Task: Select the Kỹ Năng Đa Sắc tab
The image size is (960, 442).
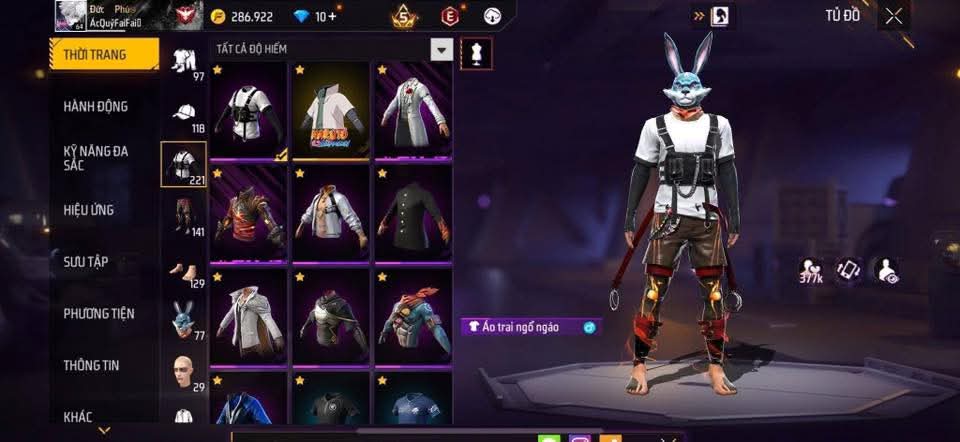Action: (x=96, y=158)
